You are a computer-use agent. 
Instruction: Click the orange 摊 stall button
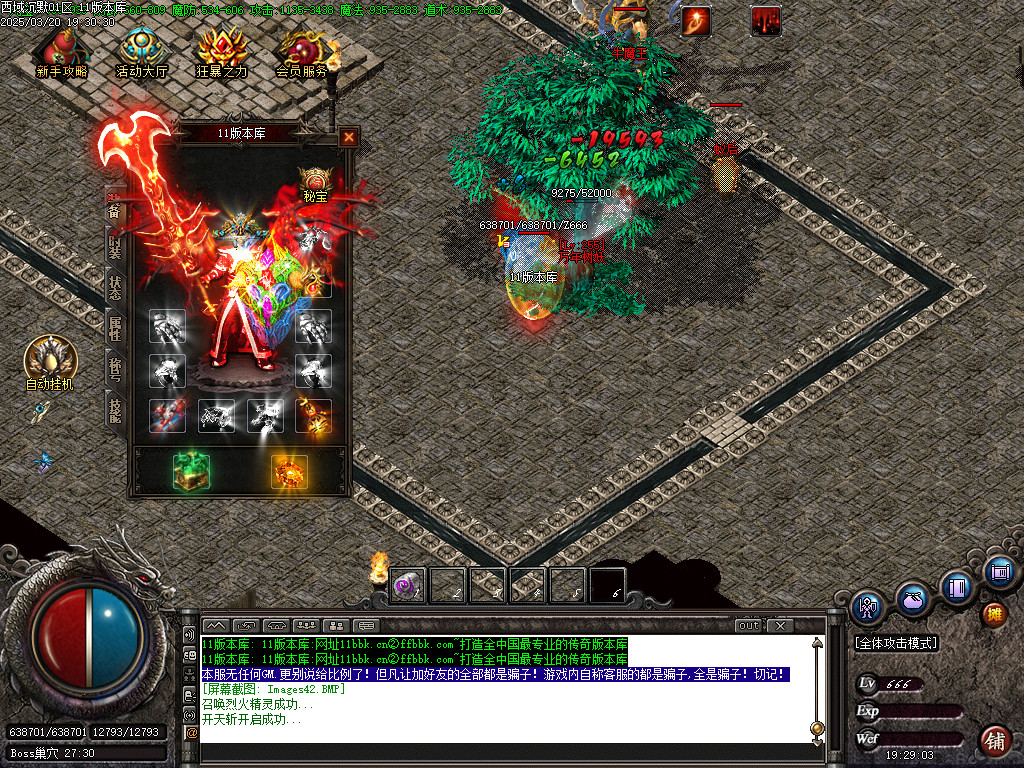(x=994, y=613)
